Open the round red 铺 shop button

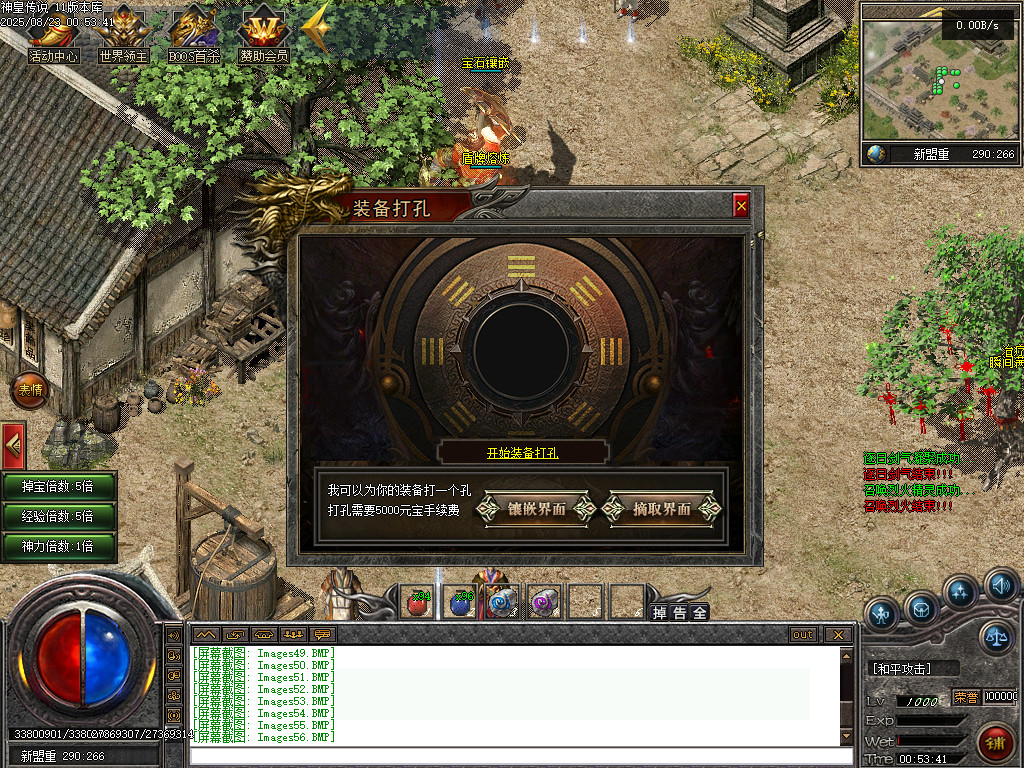pos(994,742)
